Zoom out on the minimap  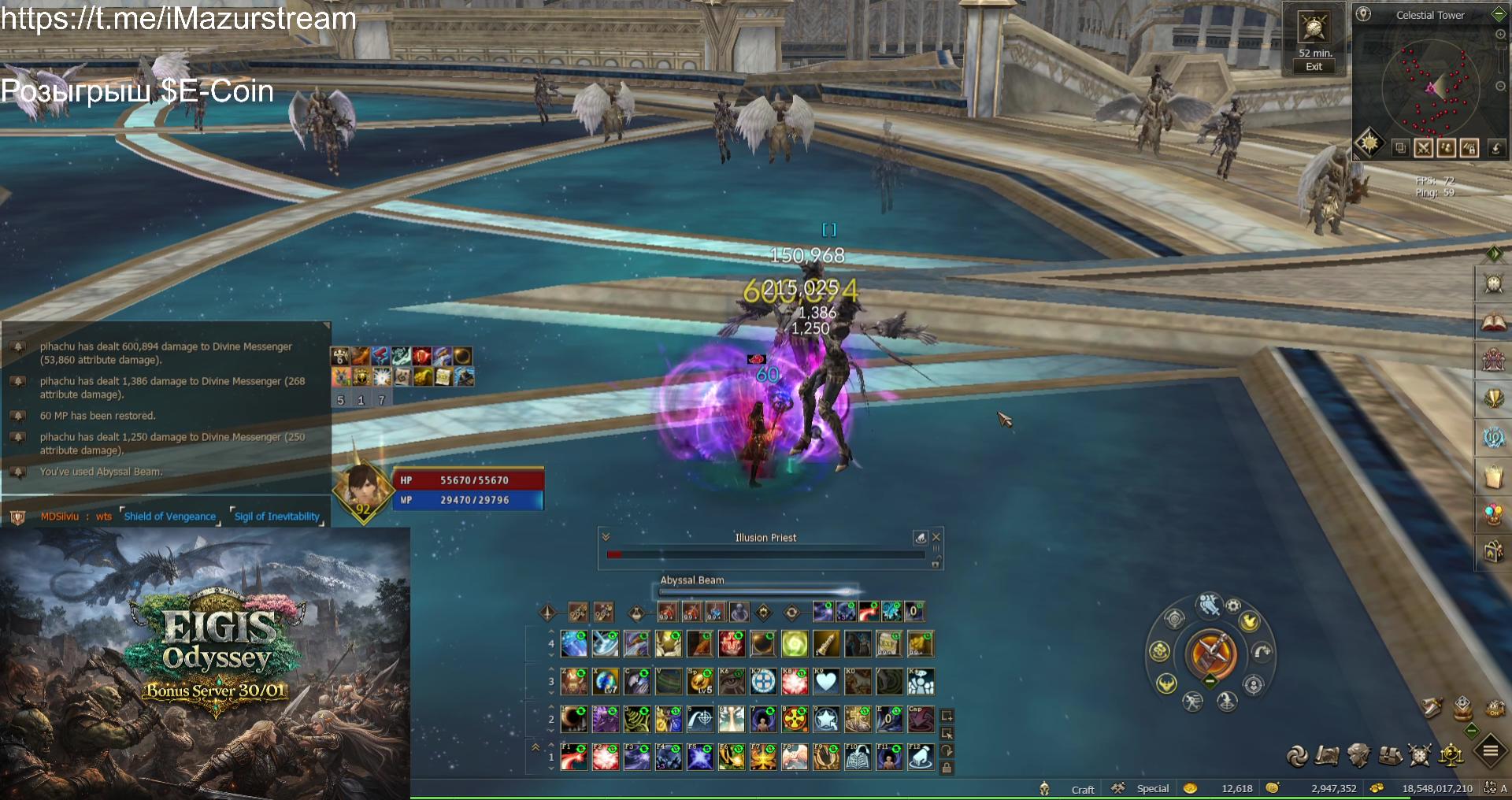point(1500,86)
